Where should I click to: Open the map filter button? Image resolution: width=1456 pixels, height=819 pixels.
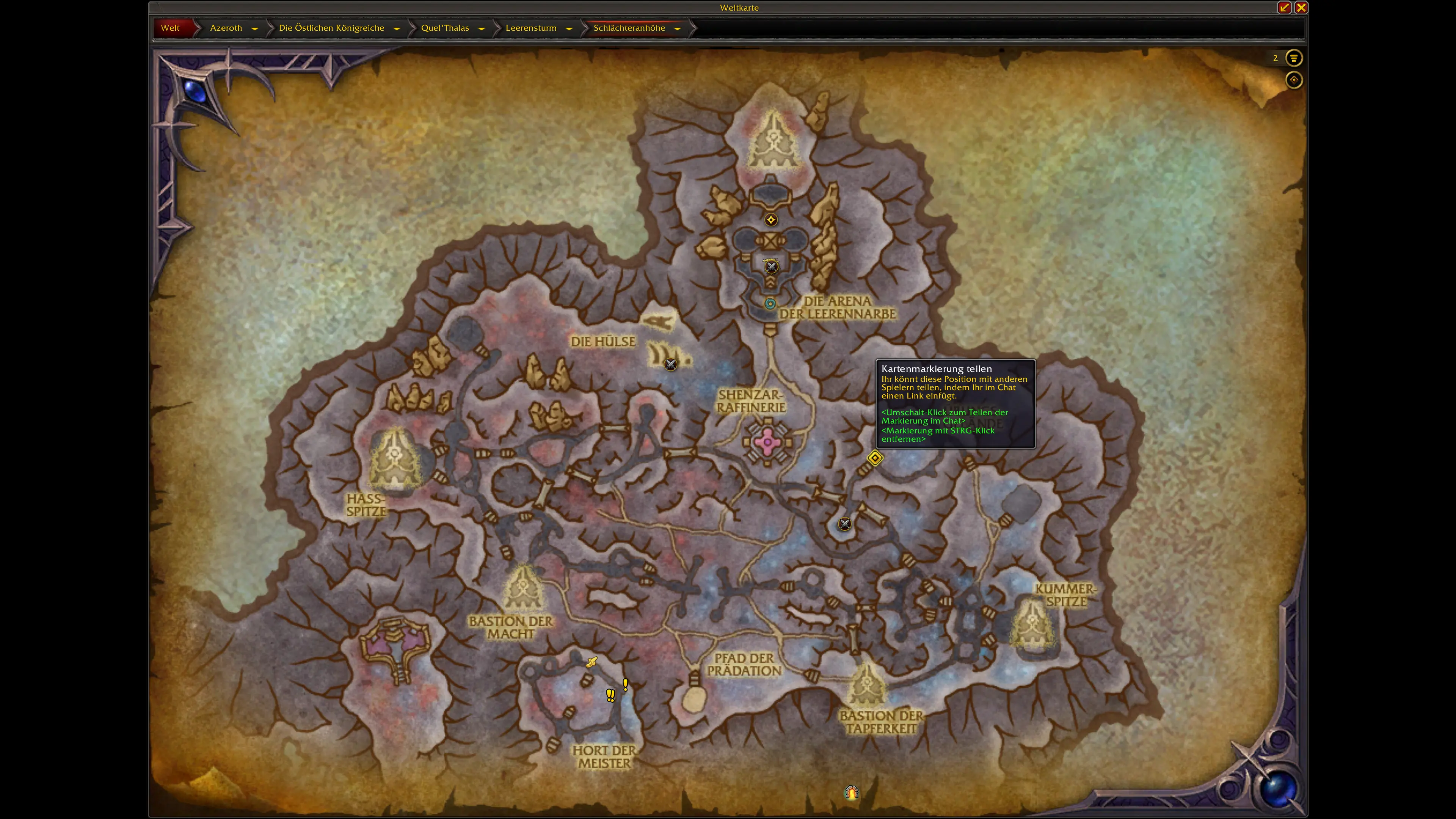coord(1293,58)
